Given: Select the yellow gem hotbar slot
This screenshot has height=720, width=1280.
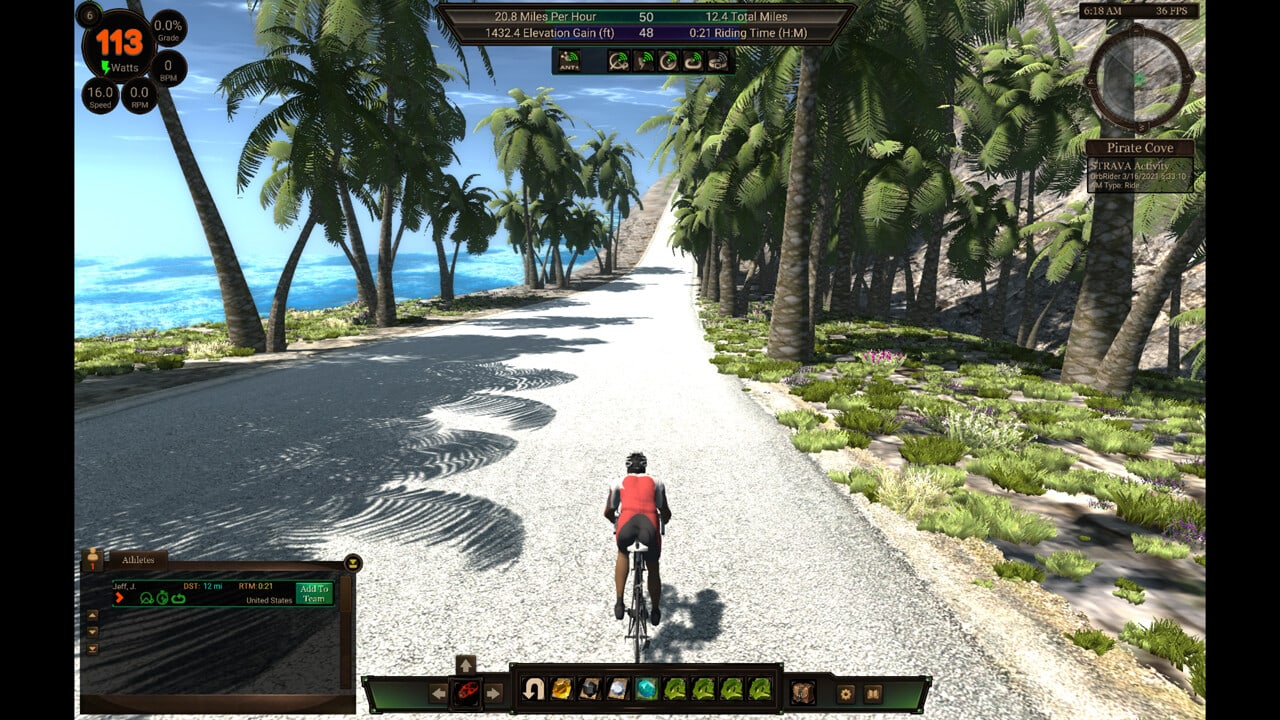Looking at the screenshot, I should [x=562, y=689].
